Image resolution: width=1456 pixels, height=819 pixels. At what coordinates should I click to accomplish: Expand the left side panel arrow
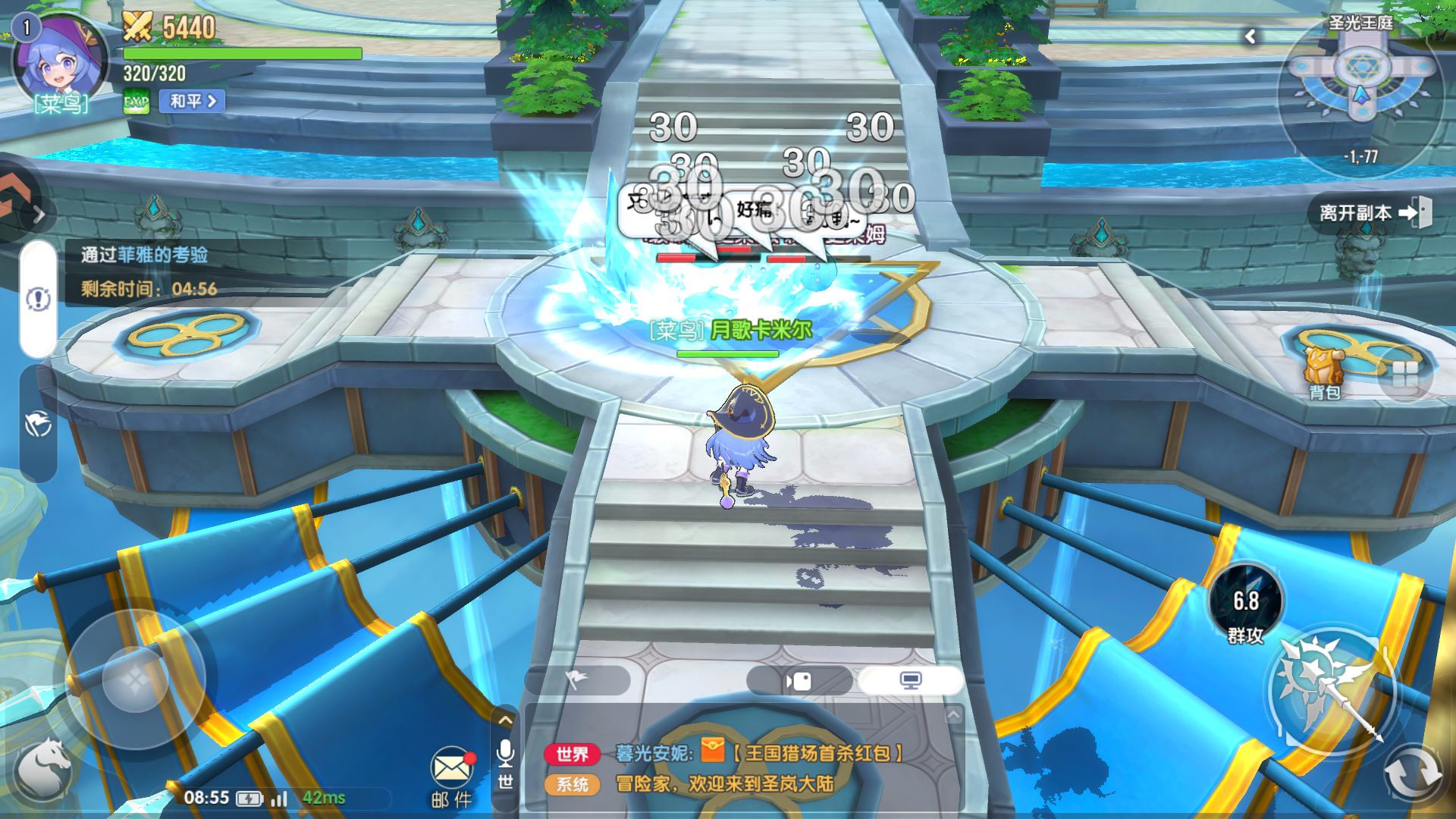[38, 215]
